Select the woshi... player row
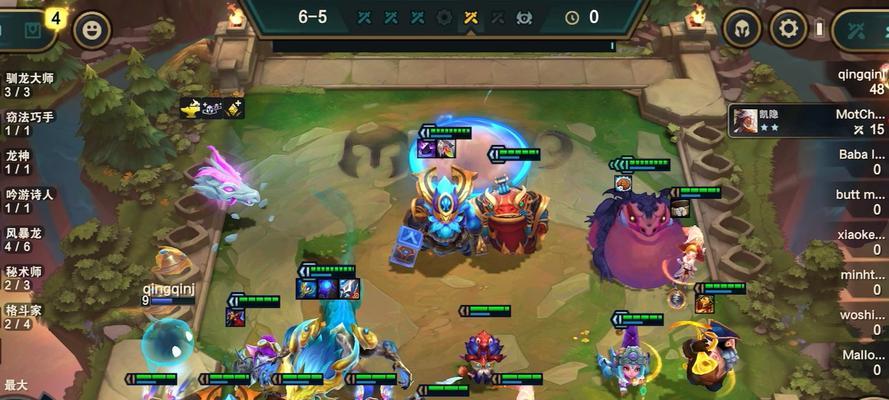Image resolution: width=889 pixels, height=400 pixels. pos(861,320)
